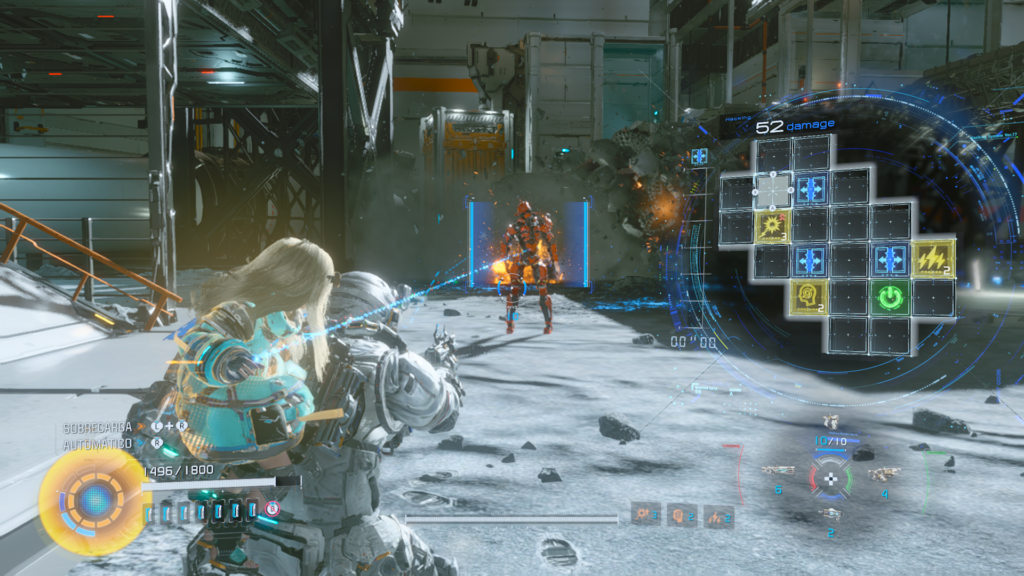
Task: Pick the yellow head-silhouette tile in the grid
Action: (808, 297)
